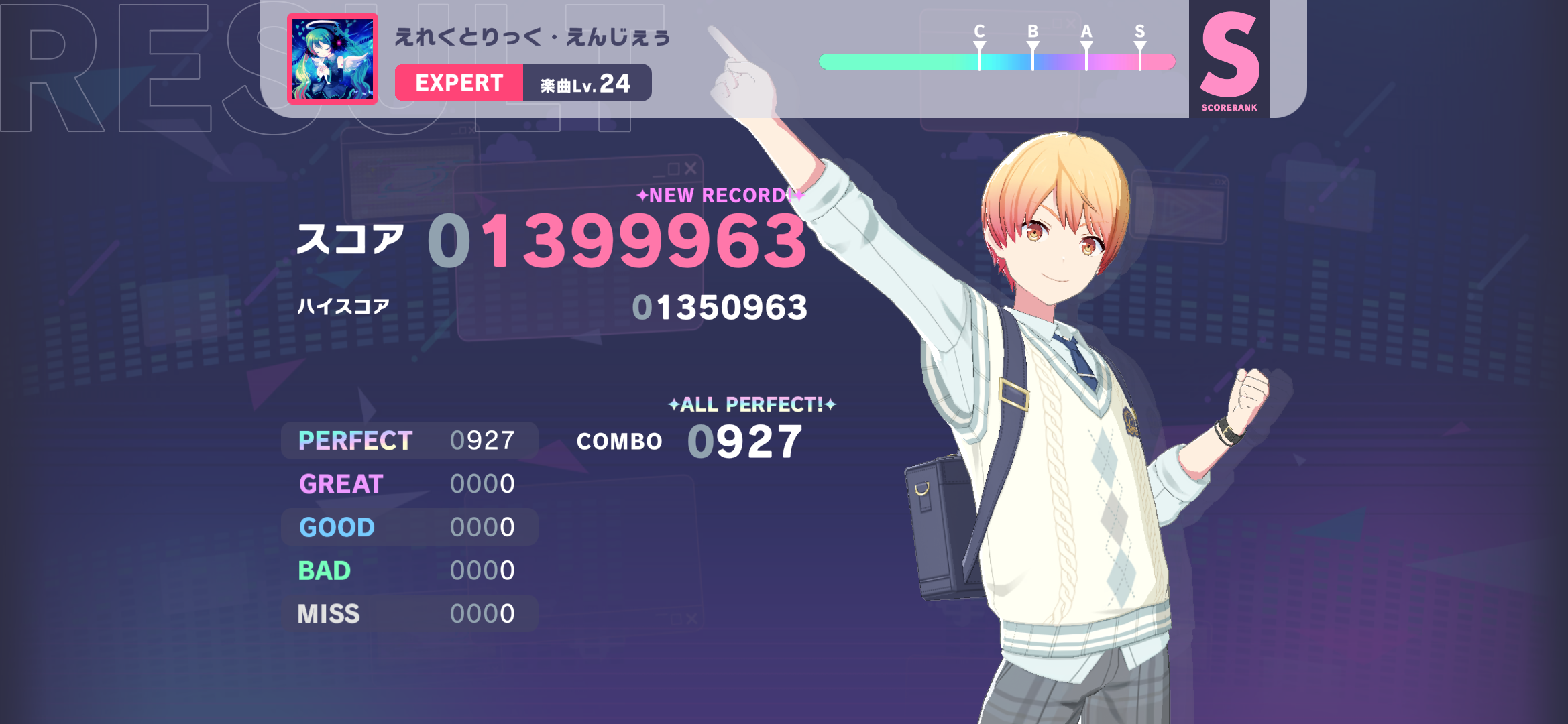Click the S score rank badge
Viewport: 1568px width, 724px height.
point(1229,59)
